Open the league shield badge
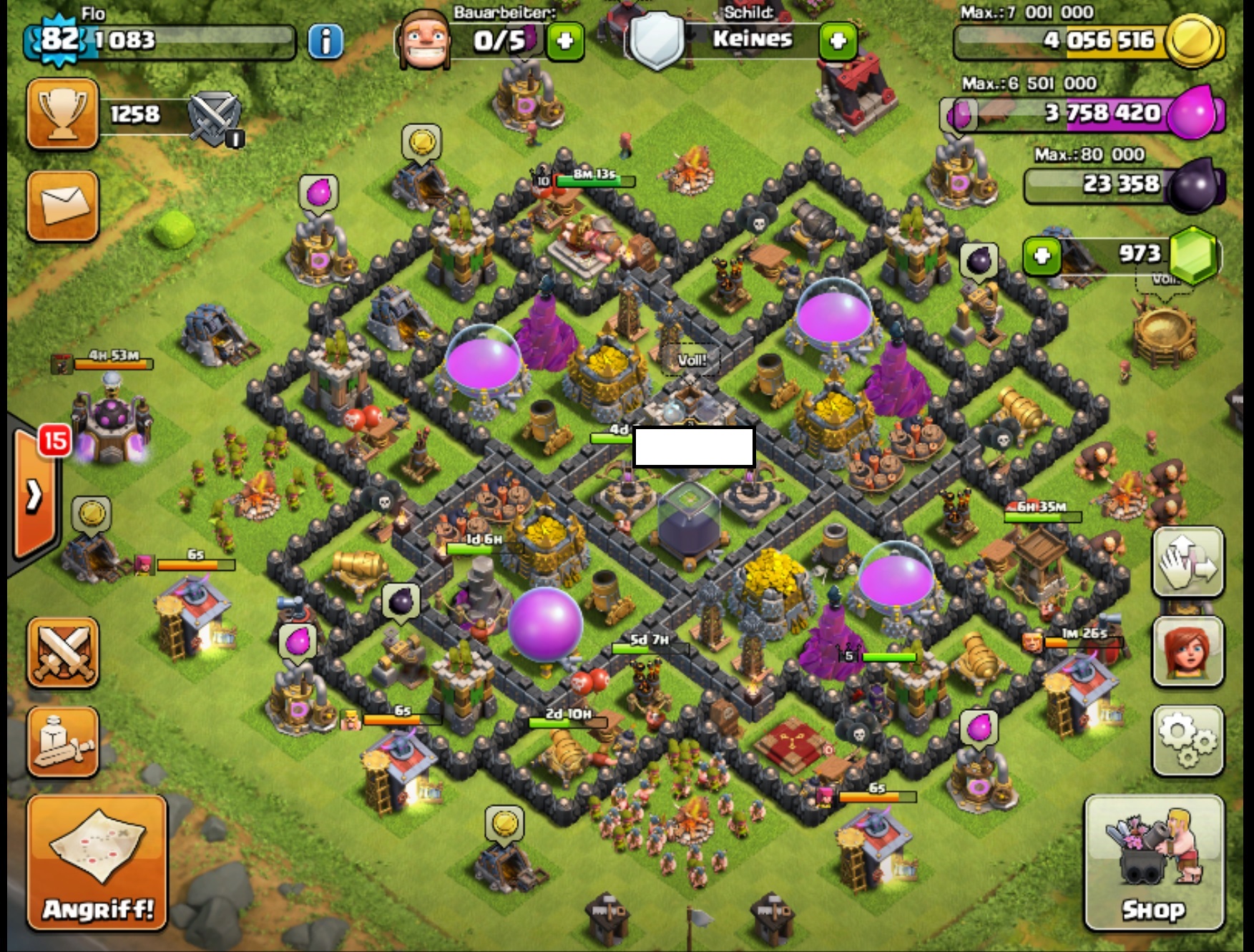The image size is (1254, 952). coord(215,117)
